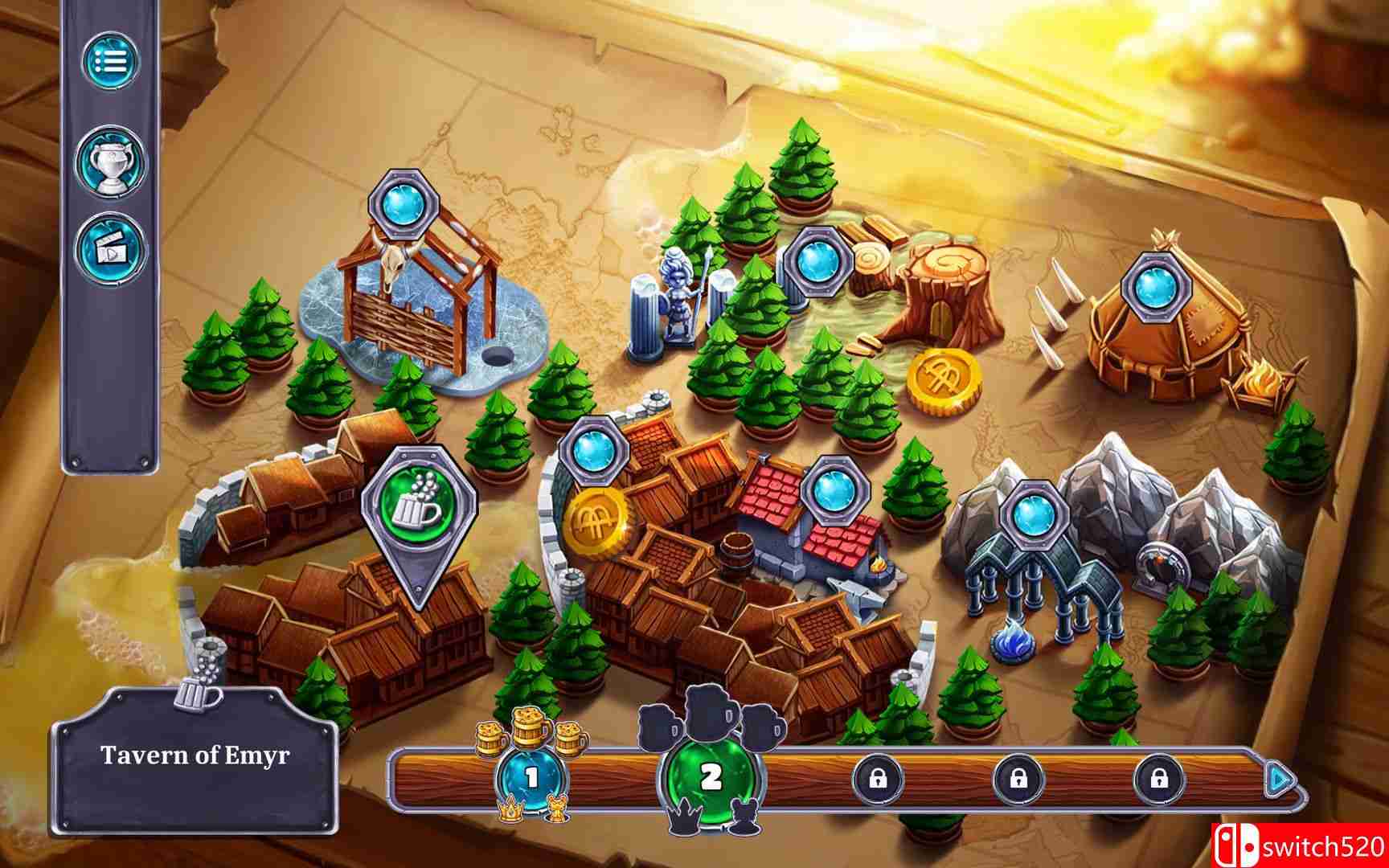This screenshot has height=868, width=1389.
Task: Click the last locked level padlock
Action: [1161, 778]
